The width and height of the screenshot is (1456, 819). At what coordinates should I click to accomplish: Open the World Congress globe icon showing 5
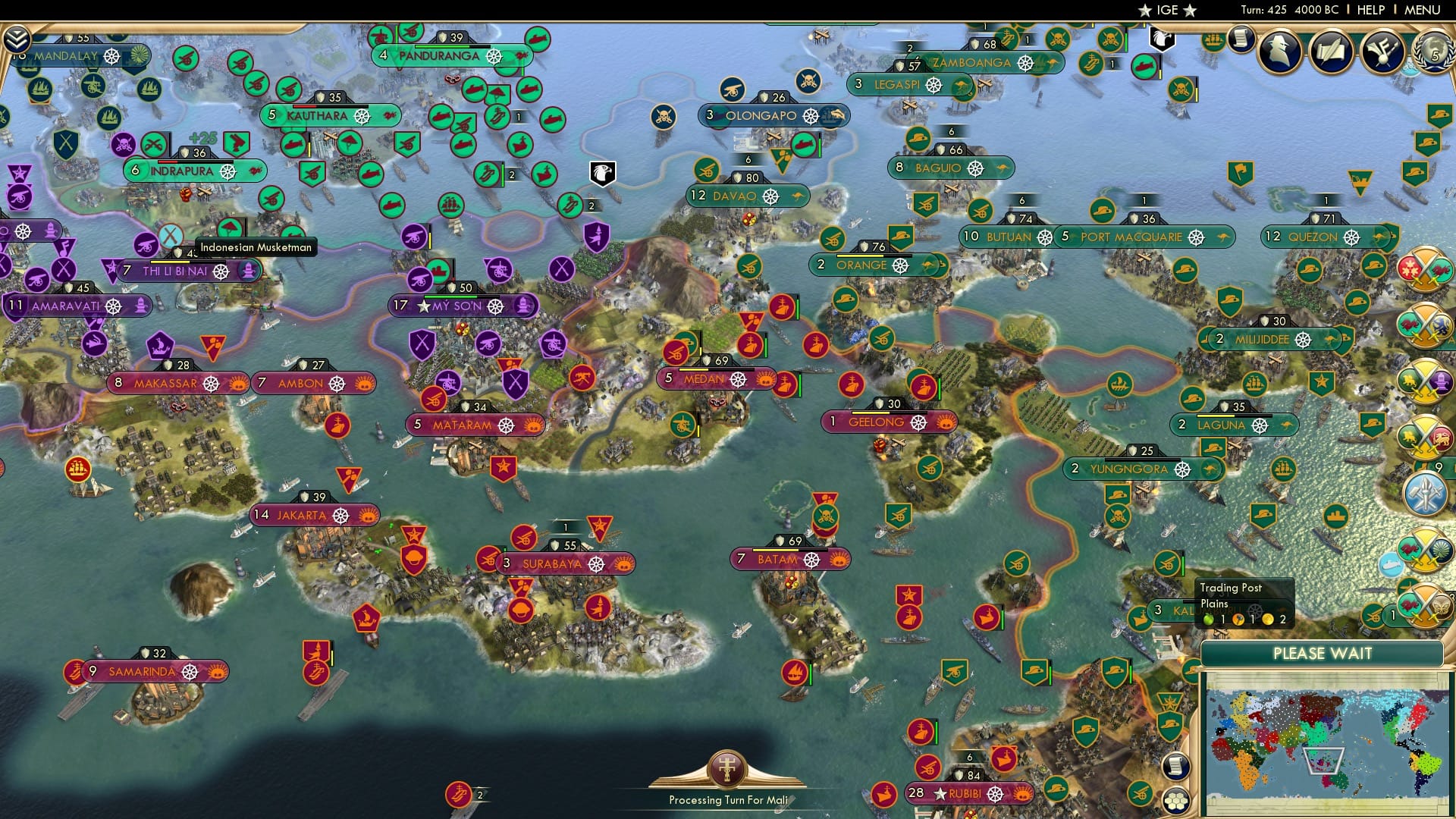(x=1436, y=54)
